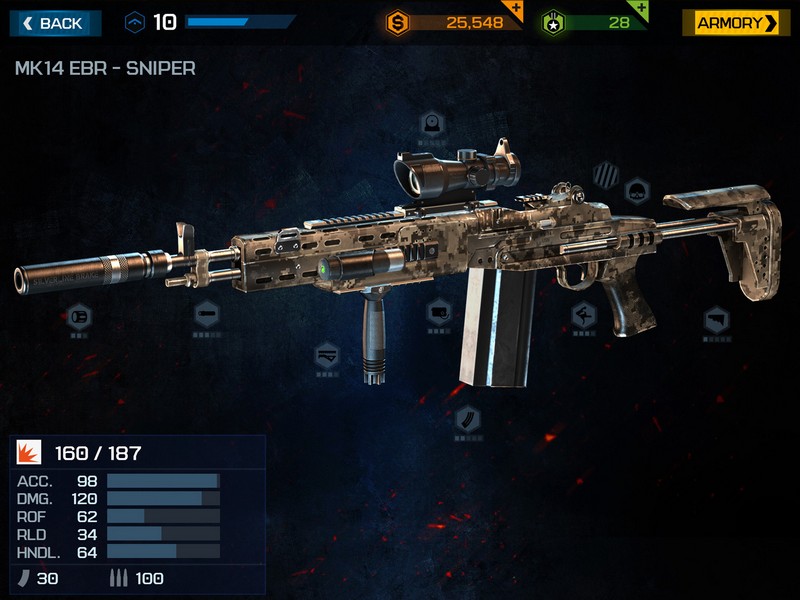Open the skull decal attachment slot
Viewport: 800px width, 600px height.
637,189
